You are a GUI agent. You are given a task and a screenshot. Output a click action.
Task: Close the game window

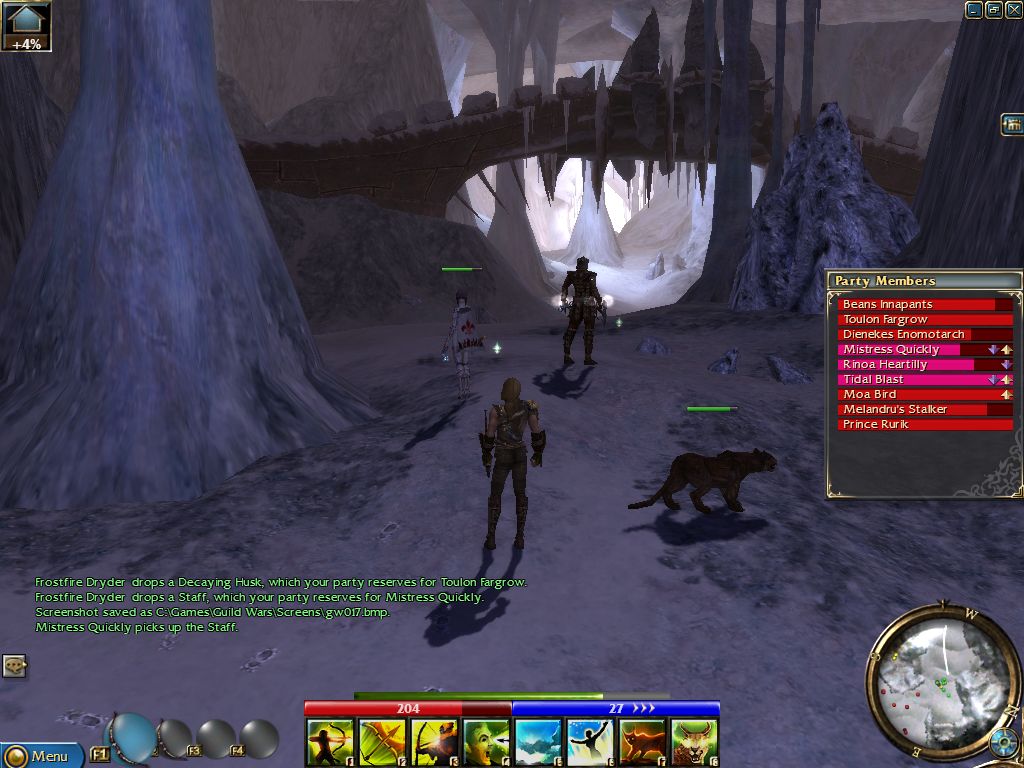pyautogui.click(x=1013, y=10)
